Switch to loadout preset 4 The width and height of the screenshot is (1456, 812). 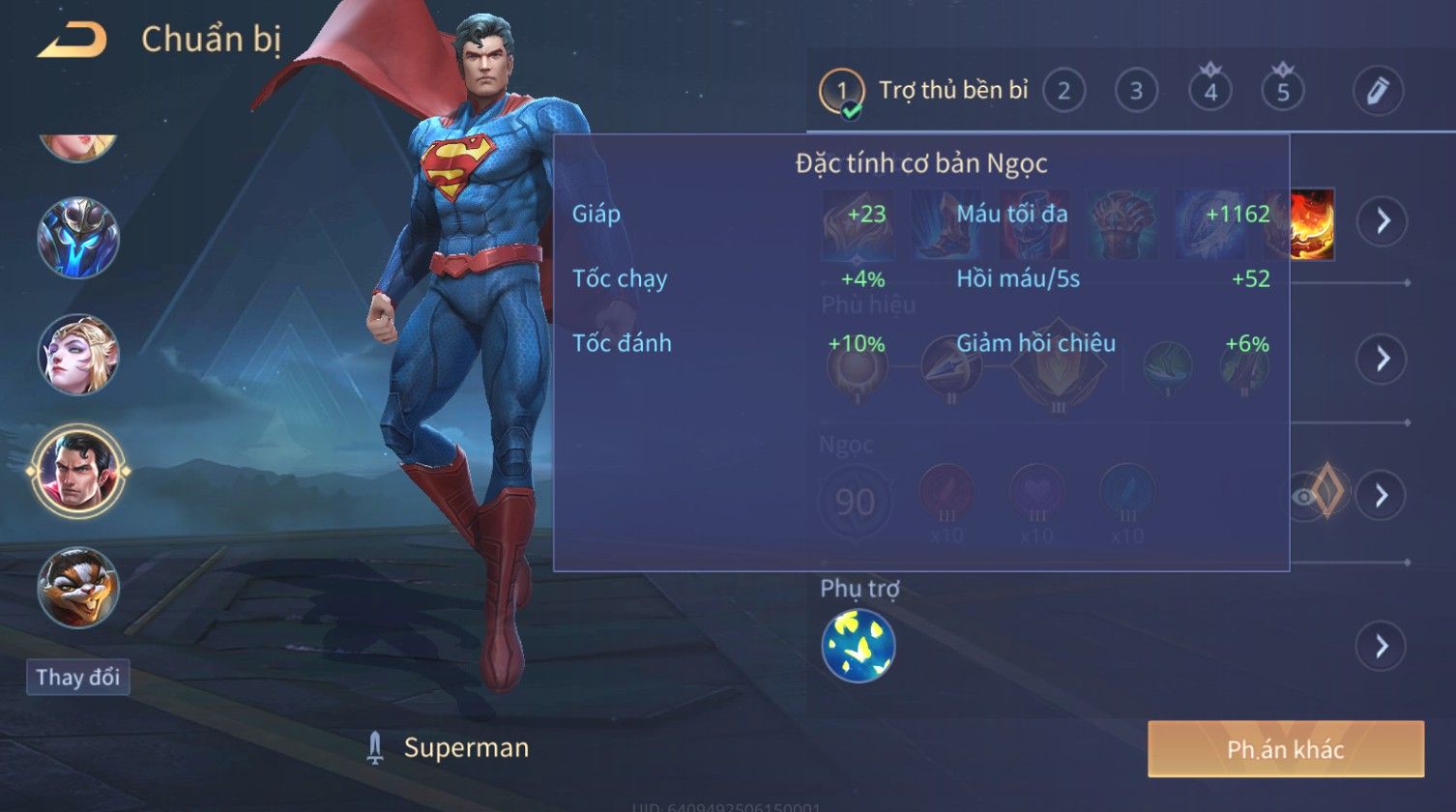click(x=1209, y=92)
